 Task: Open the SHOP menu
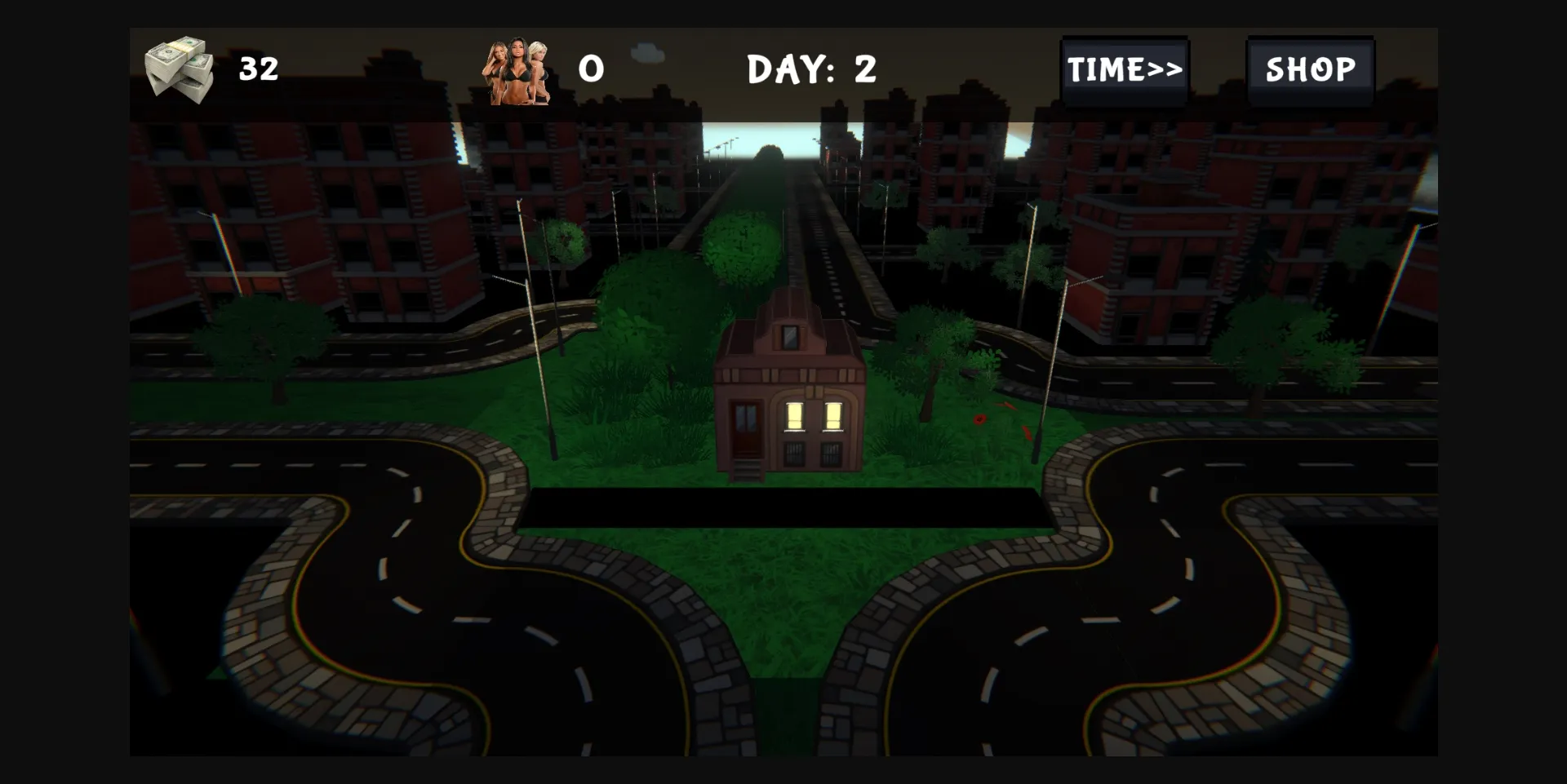tap(1310, 69)
